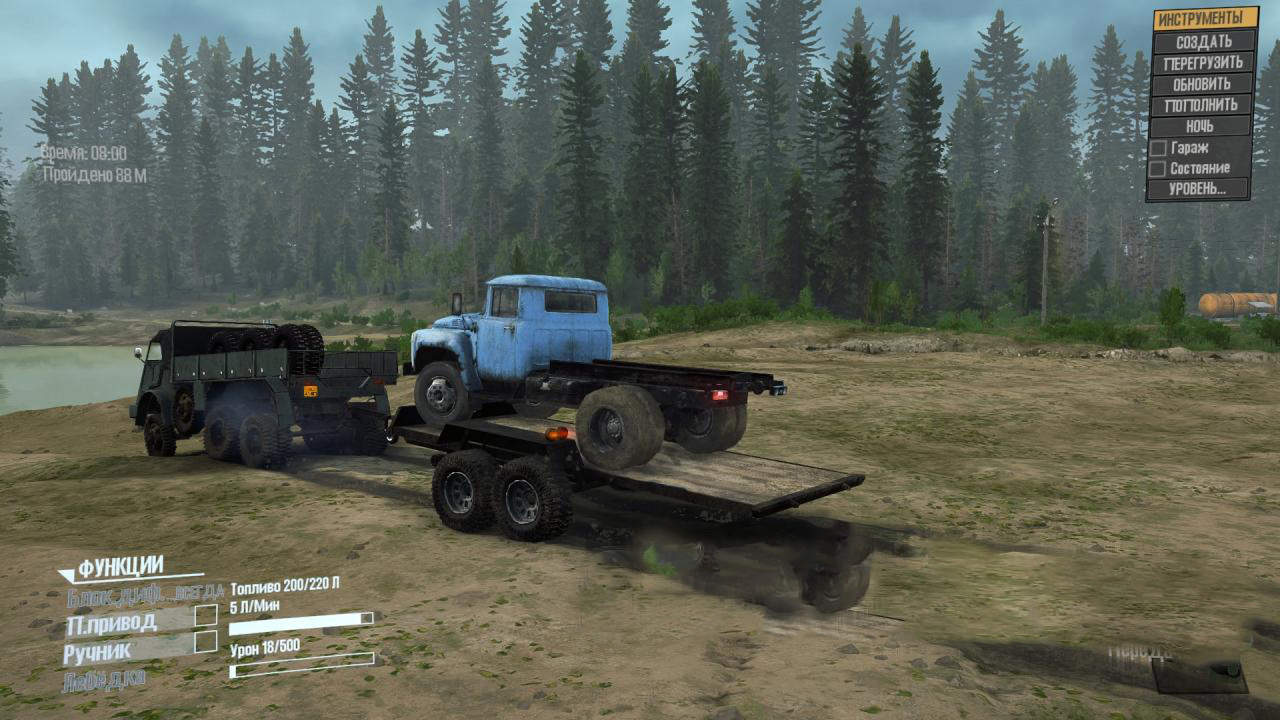Choose the Блок.диф. differential lock function

click(145, 596)
